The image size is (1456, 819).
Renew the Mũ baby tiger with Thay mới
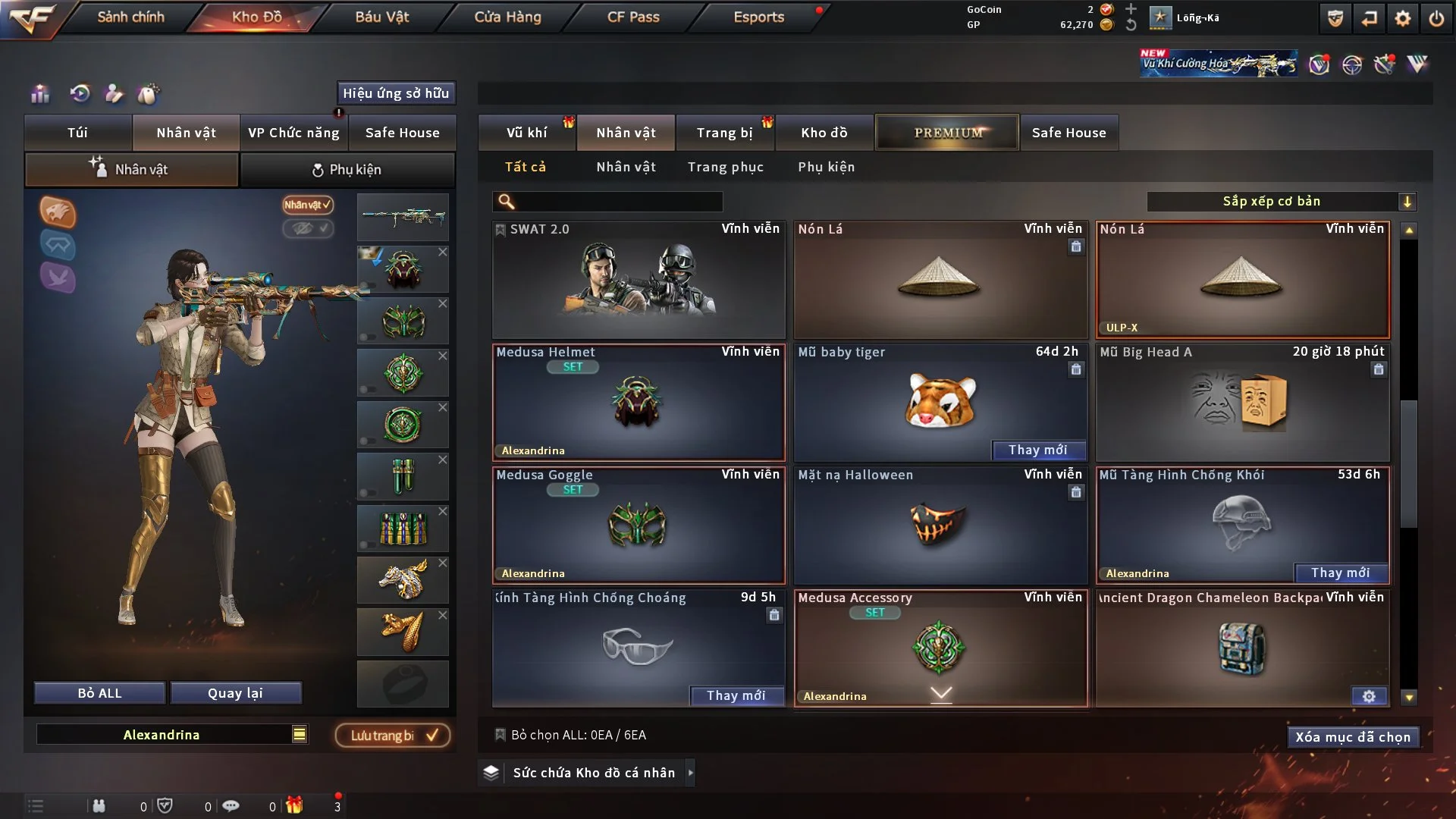1037,450
